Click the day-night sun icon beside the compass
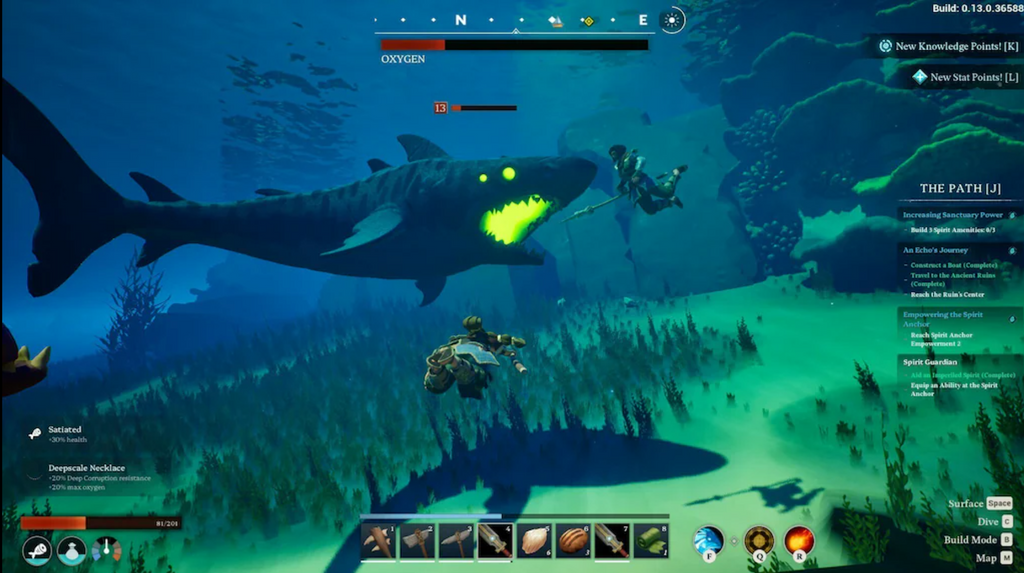1024x573 pixels. [673, 20]
